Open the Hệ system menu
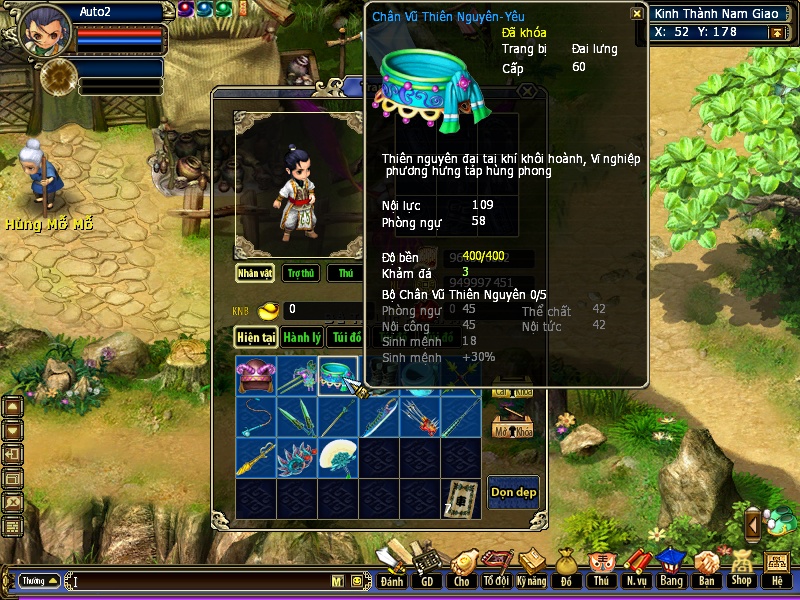 (777, 570)
